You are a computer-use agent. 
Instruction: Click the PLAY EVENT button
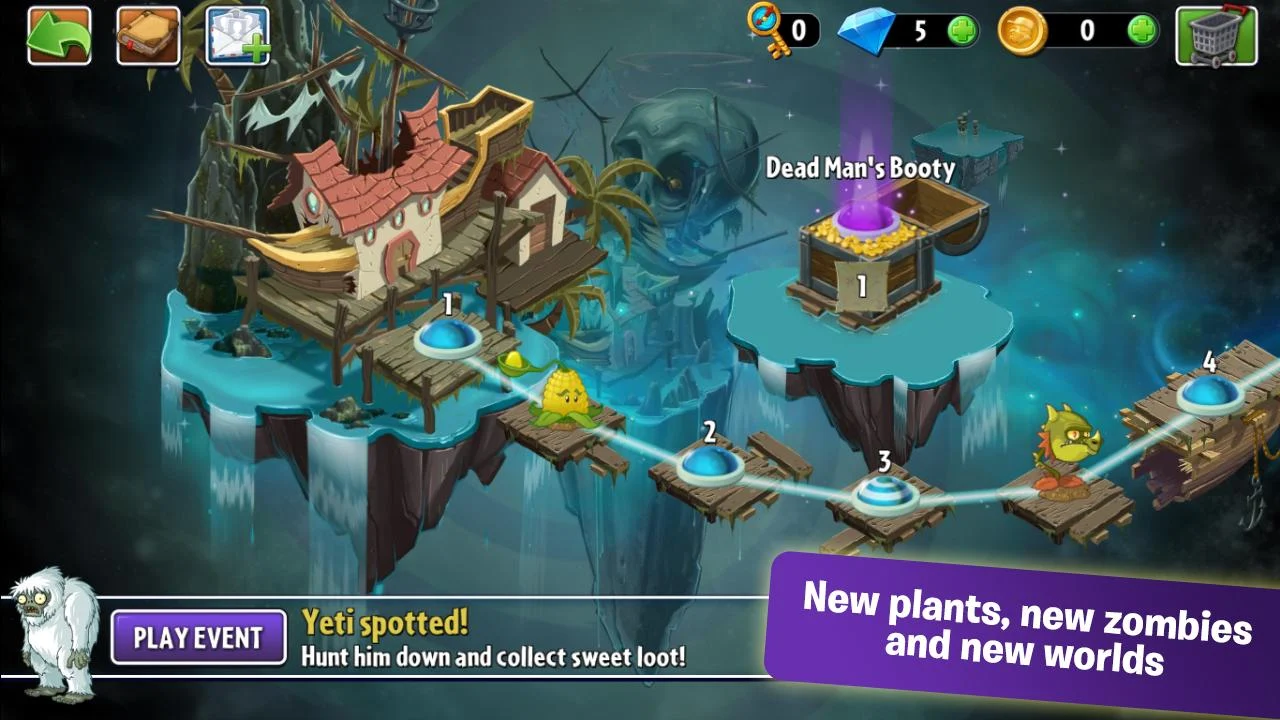(196, 638)
